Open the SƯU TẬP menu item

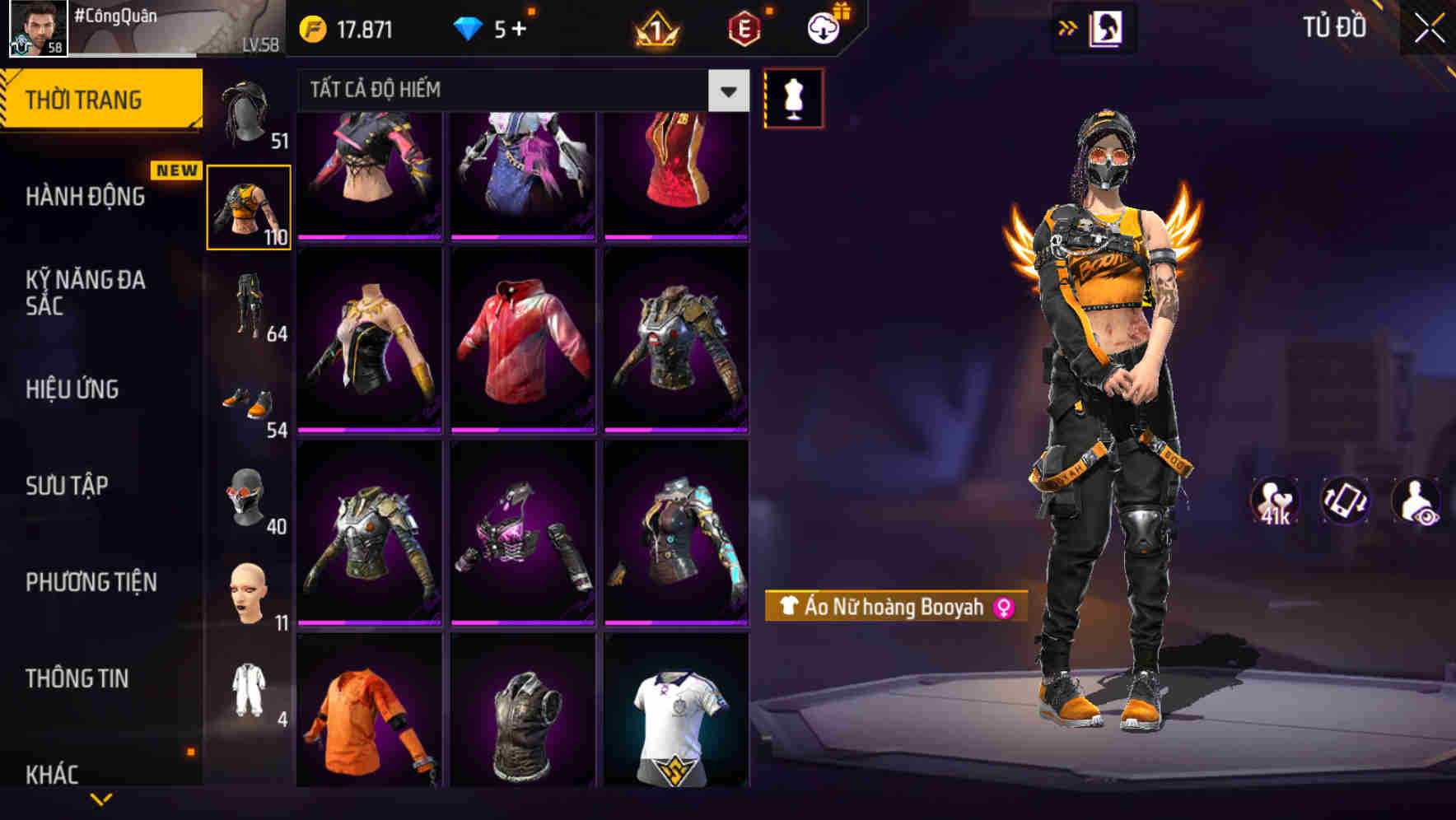[66, 486]
